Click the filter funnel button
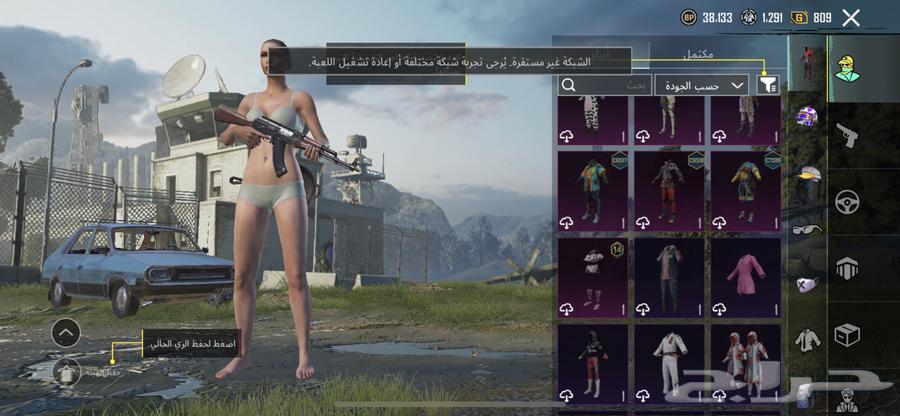Screen dimensions: 900x416 pyautogui.click(x=768, y=86)
